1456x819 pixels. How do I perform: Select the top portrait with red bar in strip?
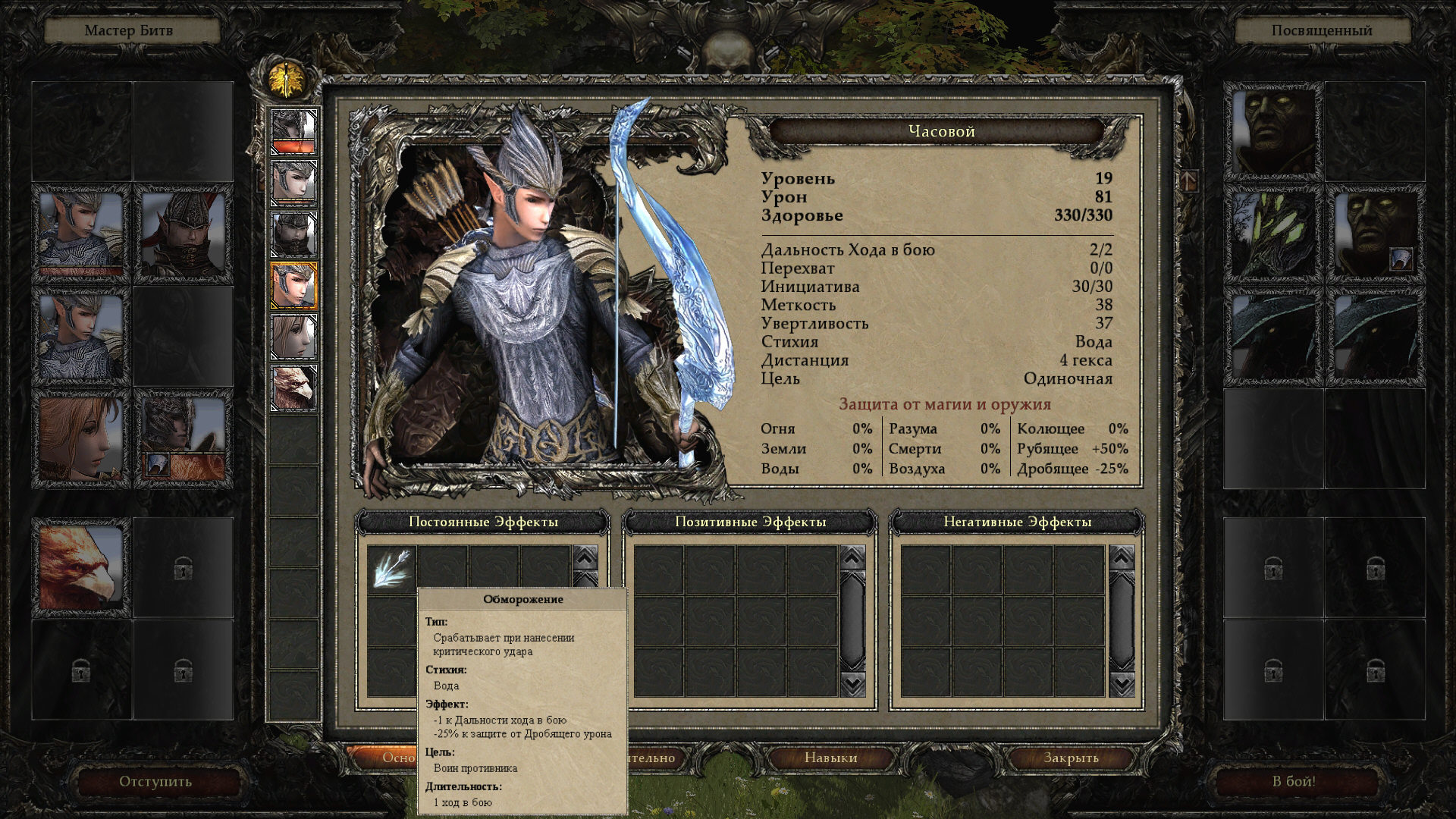[x=294, y=131]
